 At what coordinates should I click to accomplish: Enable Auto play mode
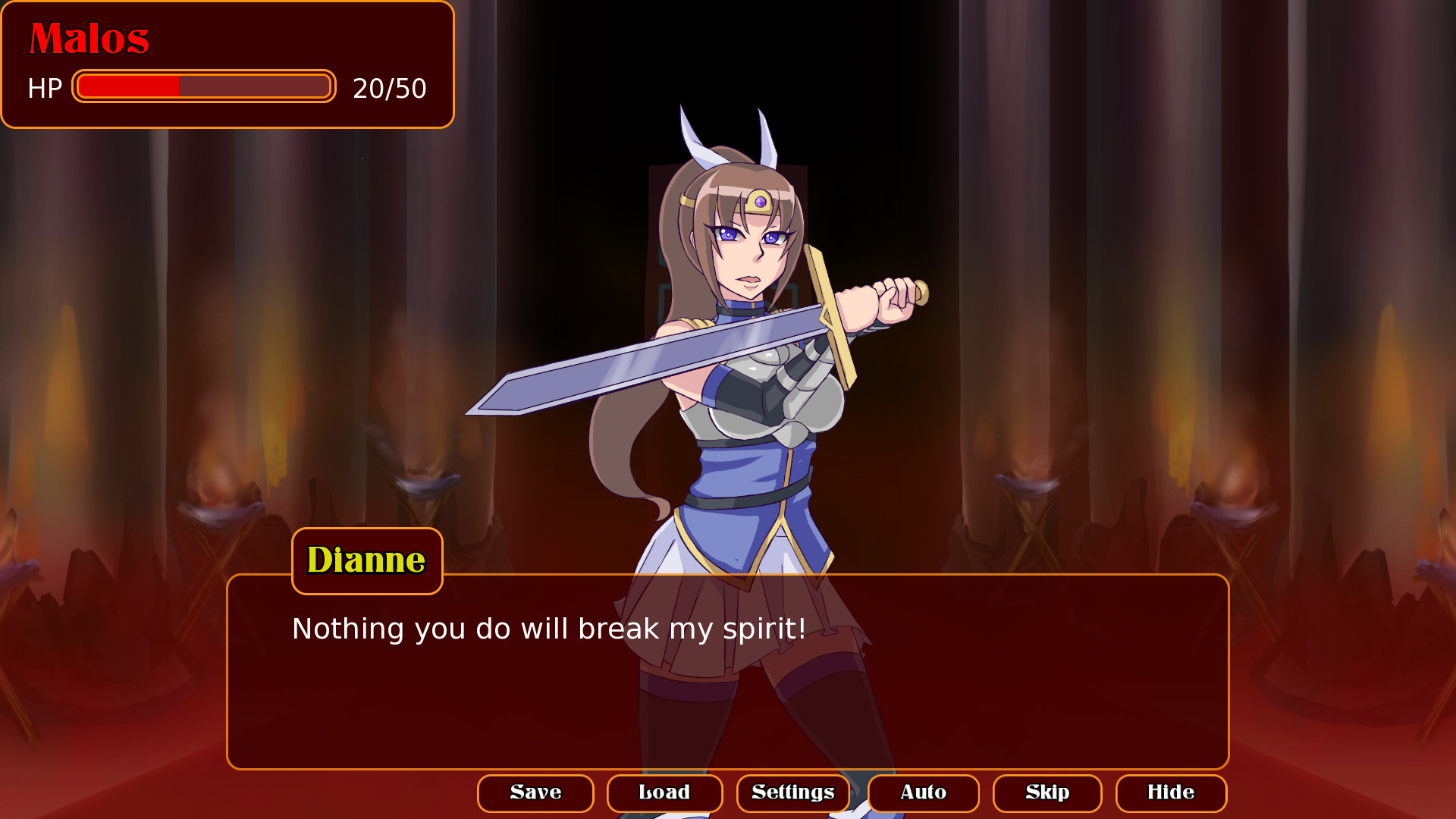point(924,793)
